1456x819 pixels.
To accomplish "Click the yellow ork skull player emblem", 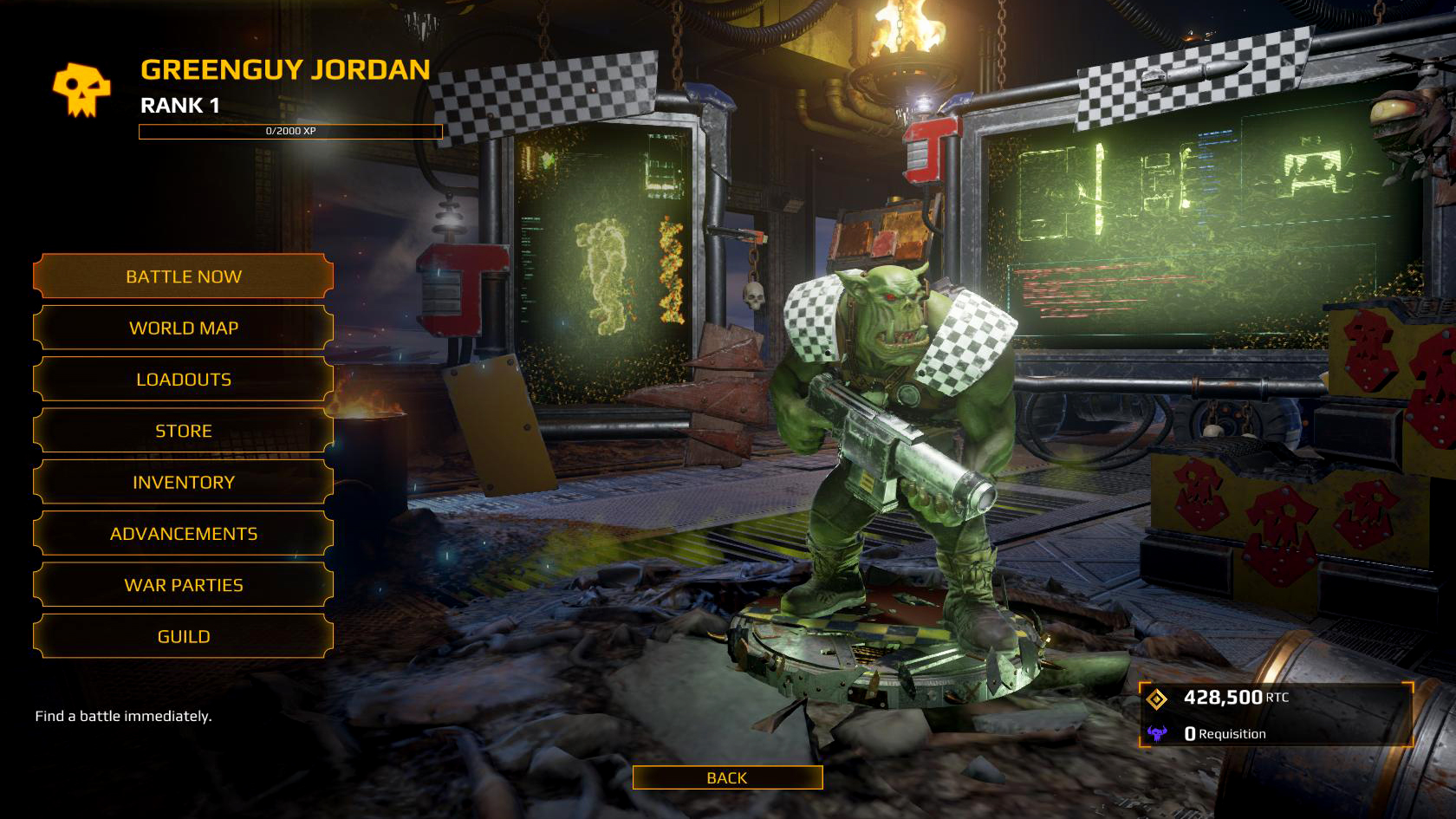I will (81, 86).
